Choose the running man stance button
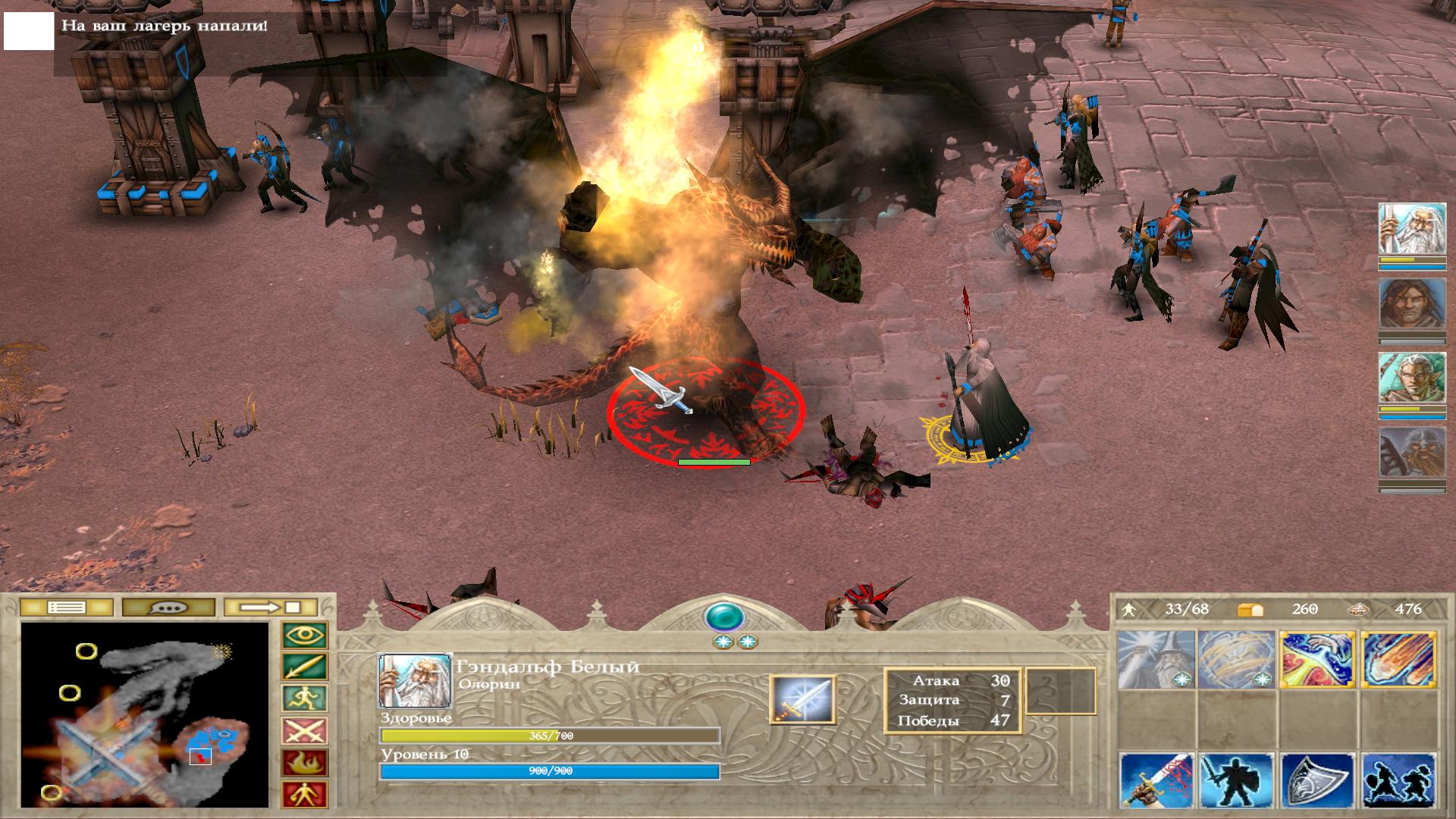Image resolution: width=1456 pixels, height=819 pixels. click(x=305, y=699)
